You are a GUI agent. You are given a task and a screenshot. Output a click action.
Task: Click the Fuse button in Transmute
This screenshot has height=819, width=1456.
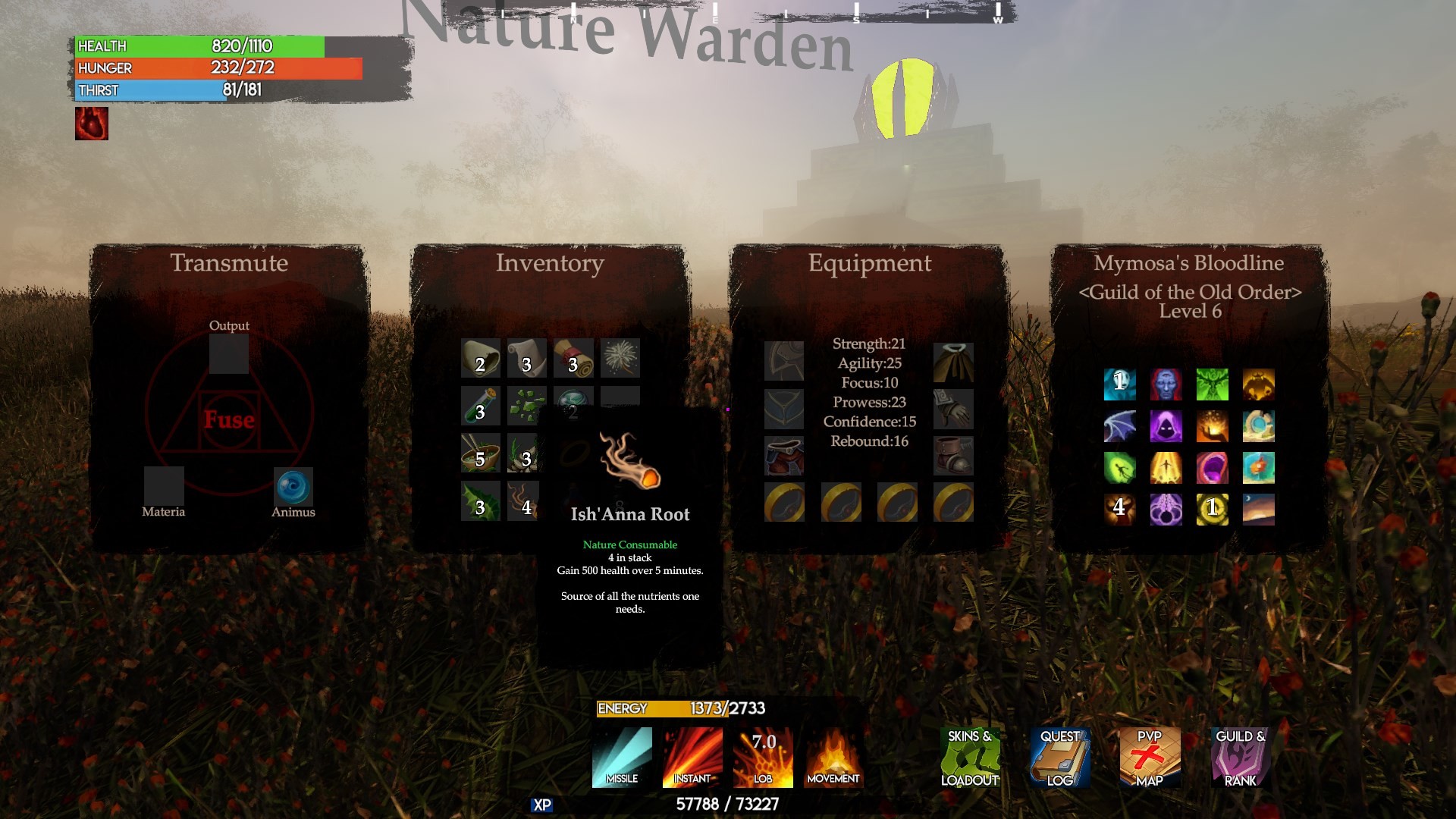click(229, 419)
